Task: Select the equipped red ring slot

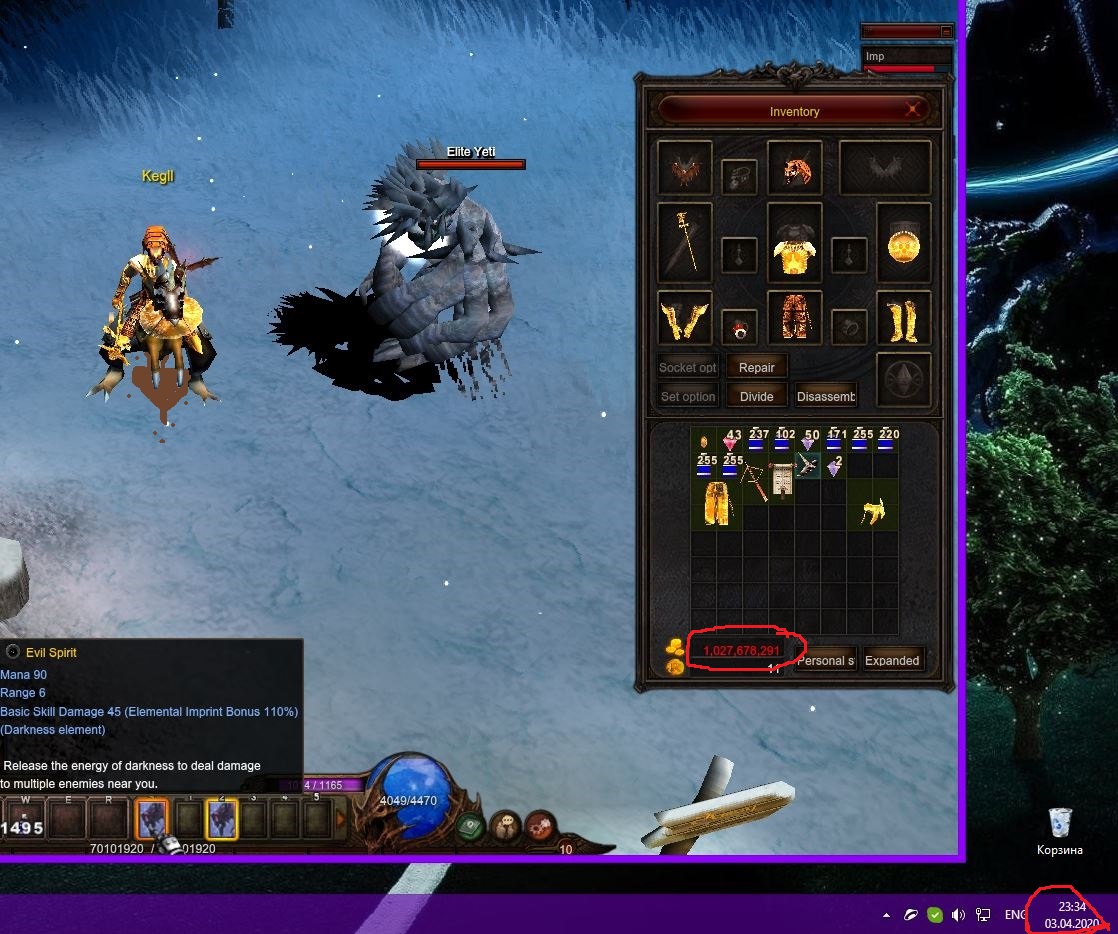Action: (739, 325)
